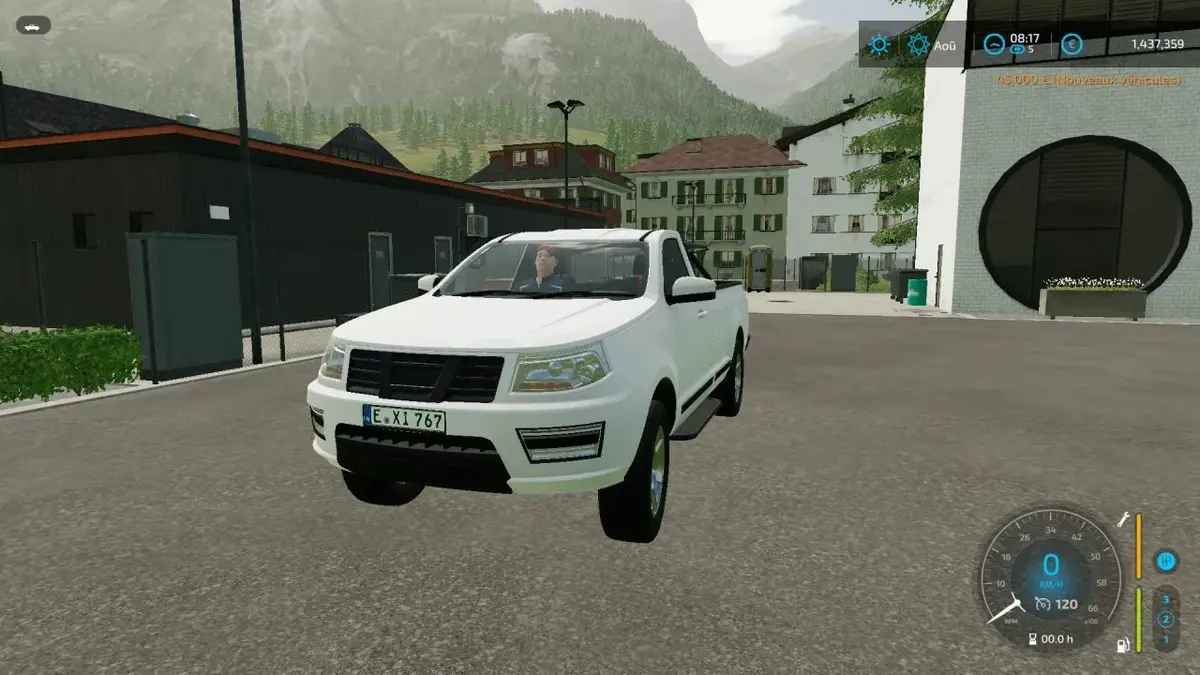This screenshot has width=1200, height=675.
Task: Toggle the cruise control icon beside 120
Action: 1043,604
